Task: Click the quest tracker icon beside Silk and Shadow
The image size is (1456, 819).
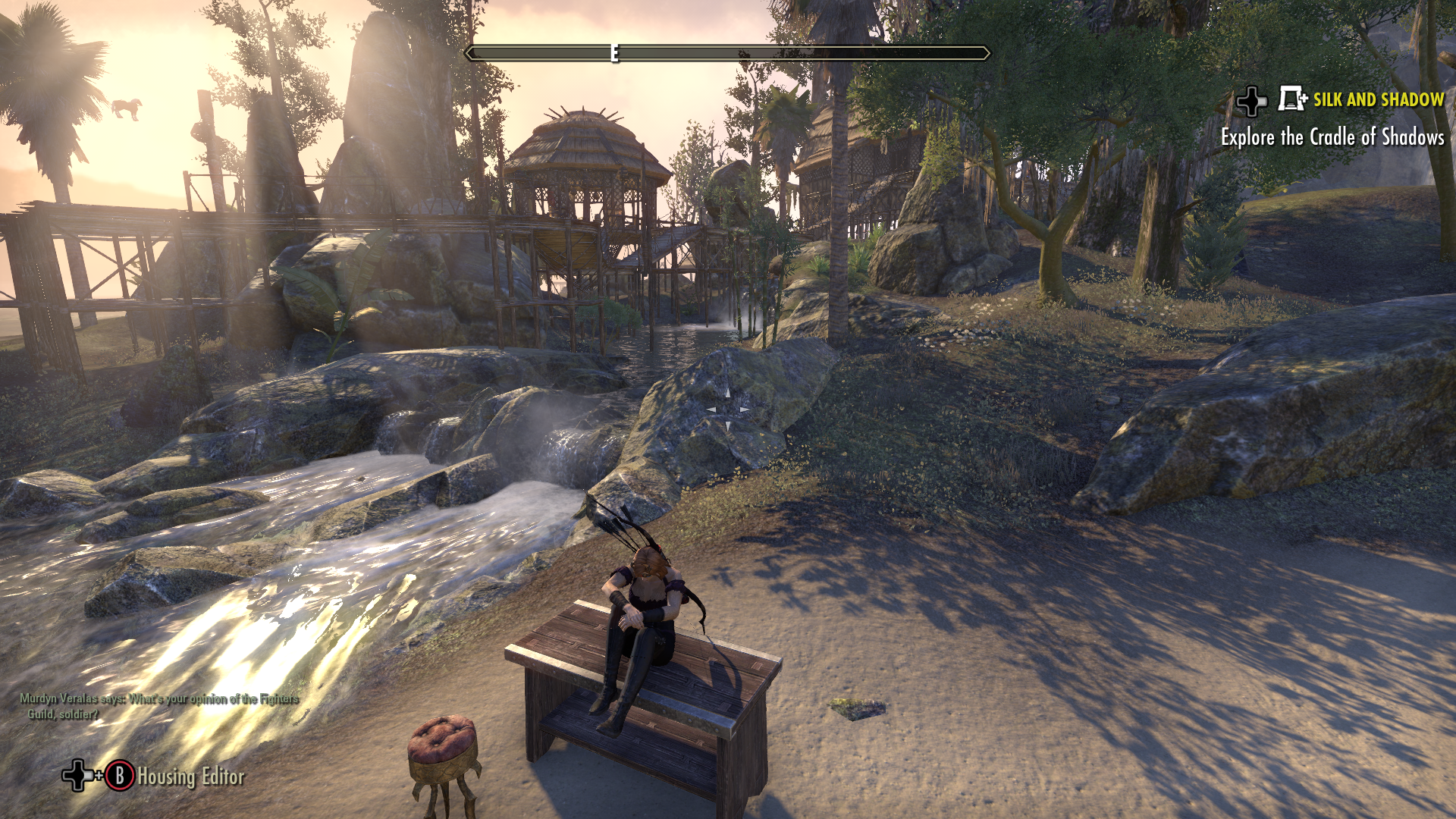Action: 1291,99
